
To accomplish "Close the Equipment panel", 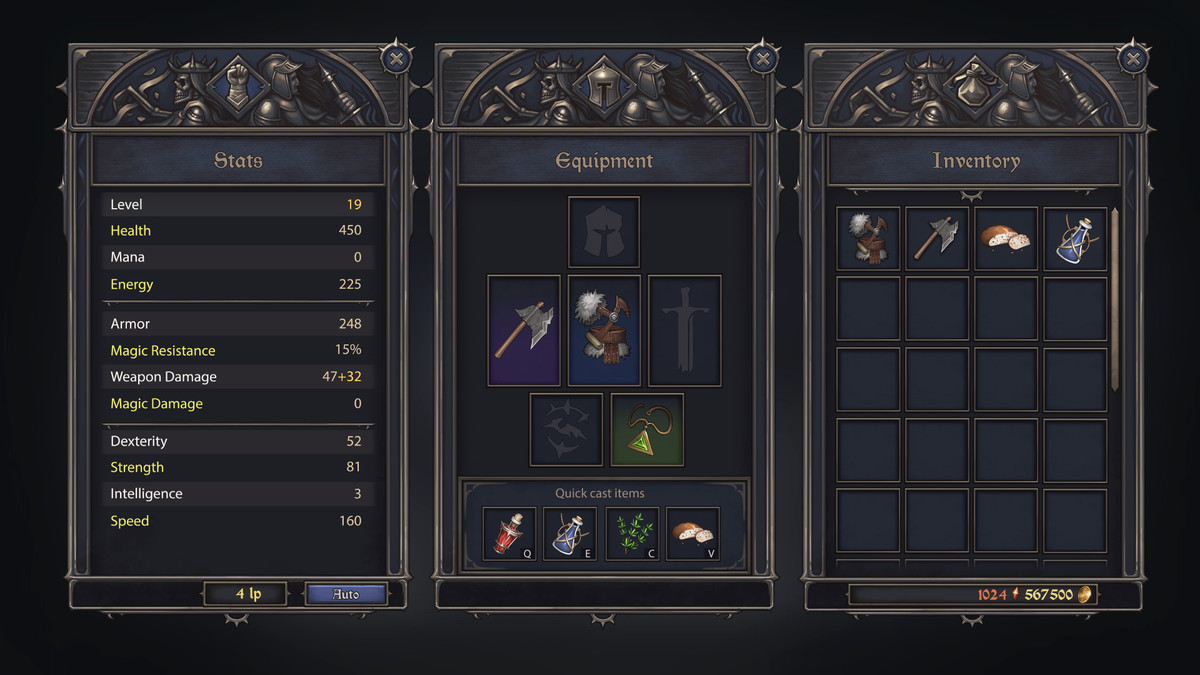I will 763,58.
